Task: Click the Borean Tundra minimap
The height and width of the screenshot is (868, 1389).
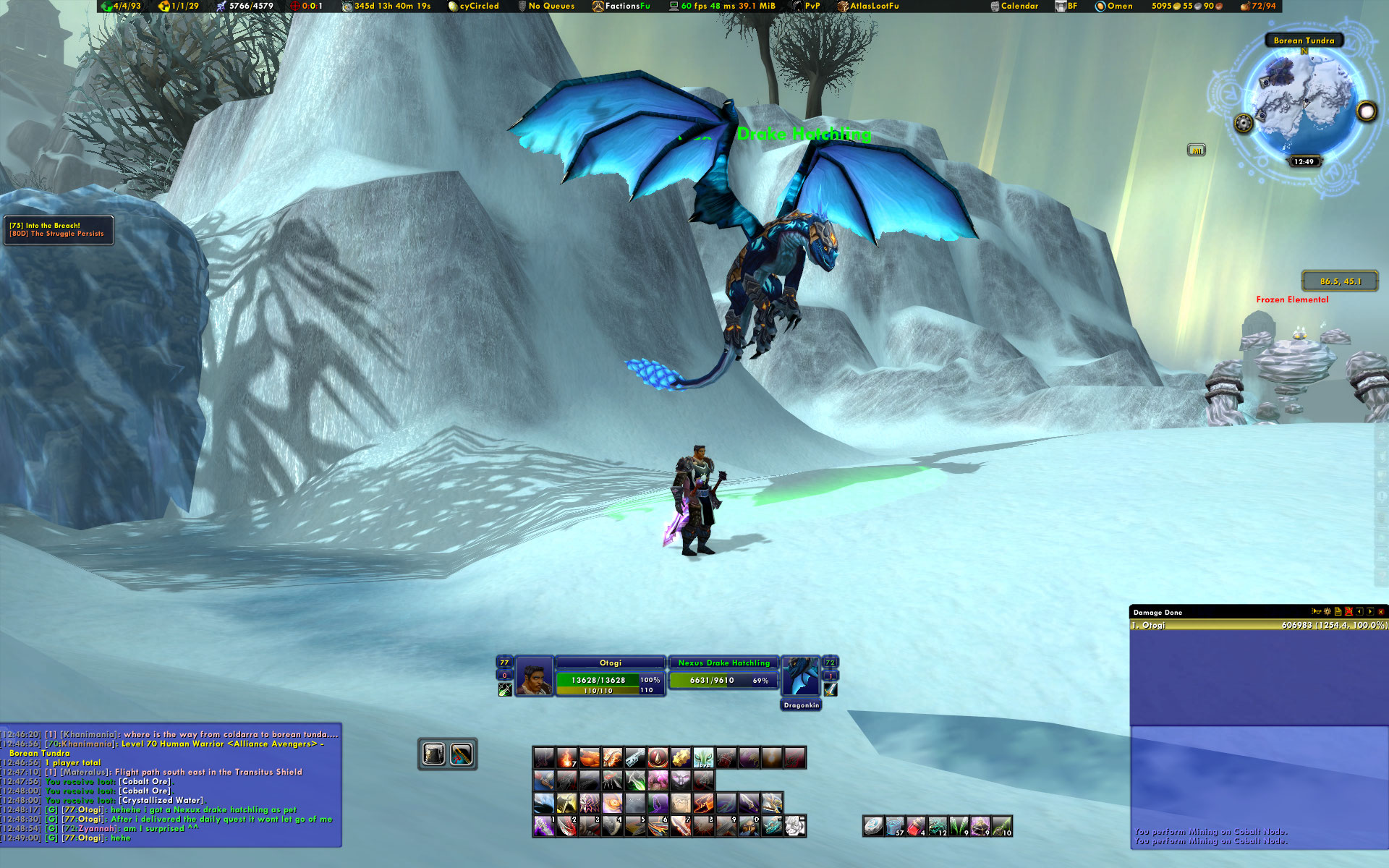Action: pyautogui.click(x=1304, y=101)
